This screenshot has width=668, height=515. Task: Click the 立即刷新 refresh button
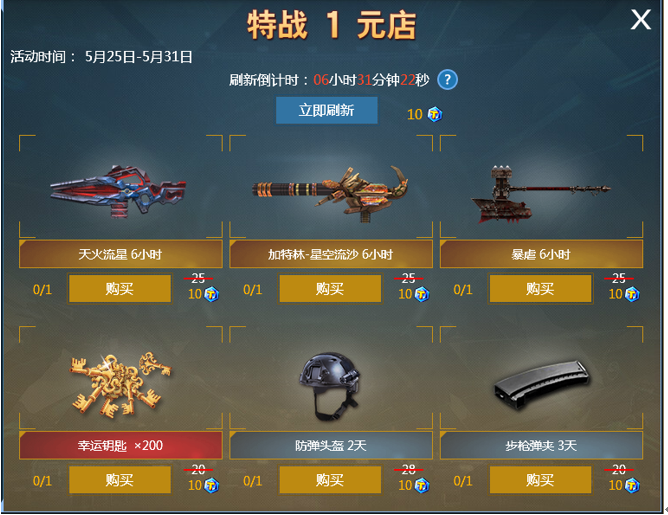(327, 110)
